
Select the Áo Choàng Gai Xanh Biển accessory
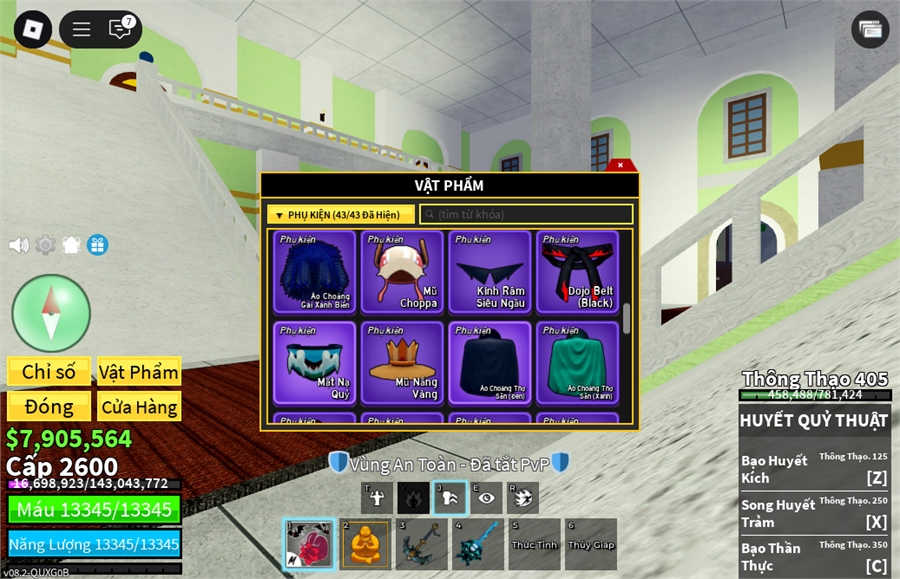(x=315, y=272)
